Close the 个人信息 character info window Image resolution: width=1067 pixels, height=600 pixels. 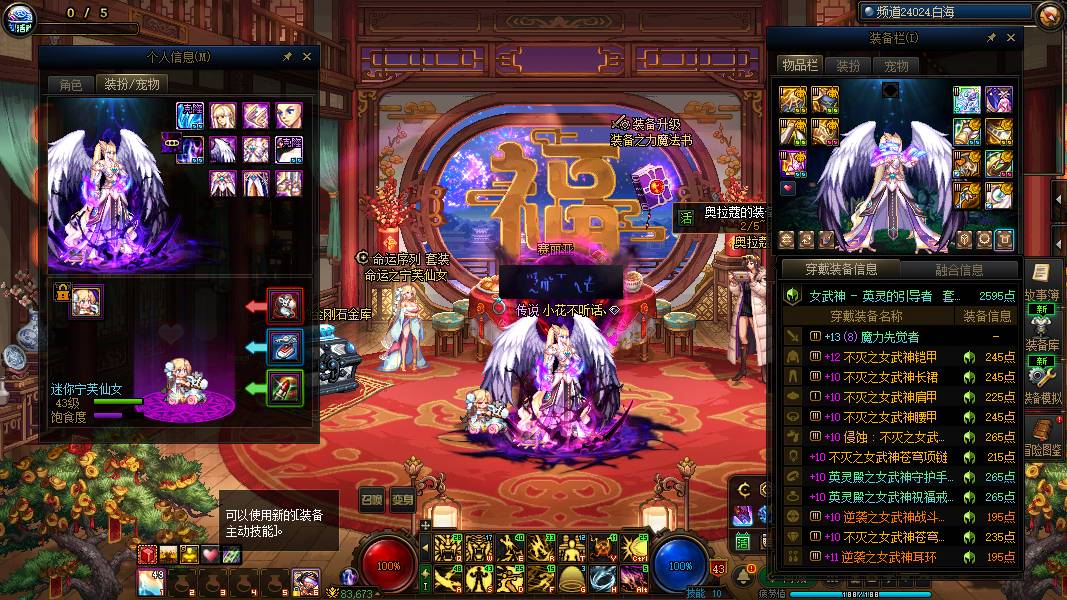307,58
